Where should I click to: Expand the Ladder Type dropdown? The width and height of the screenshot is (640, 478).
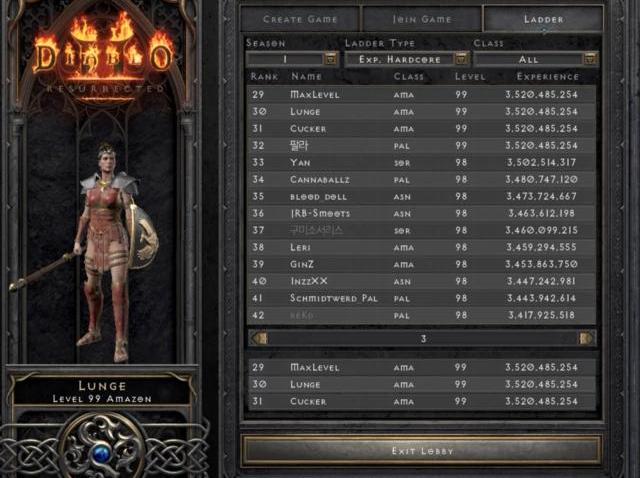pyautogui.click(x=461, y=59)
